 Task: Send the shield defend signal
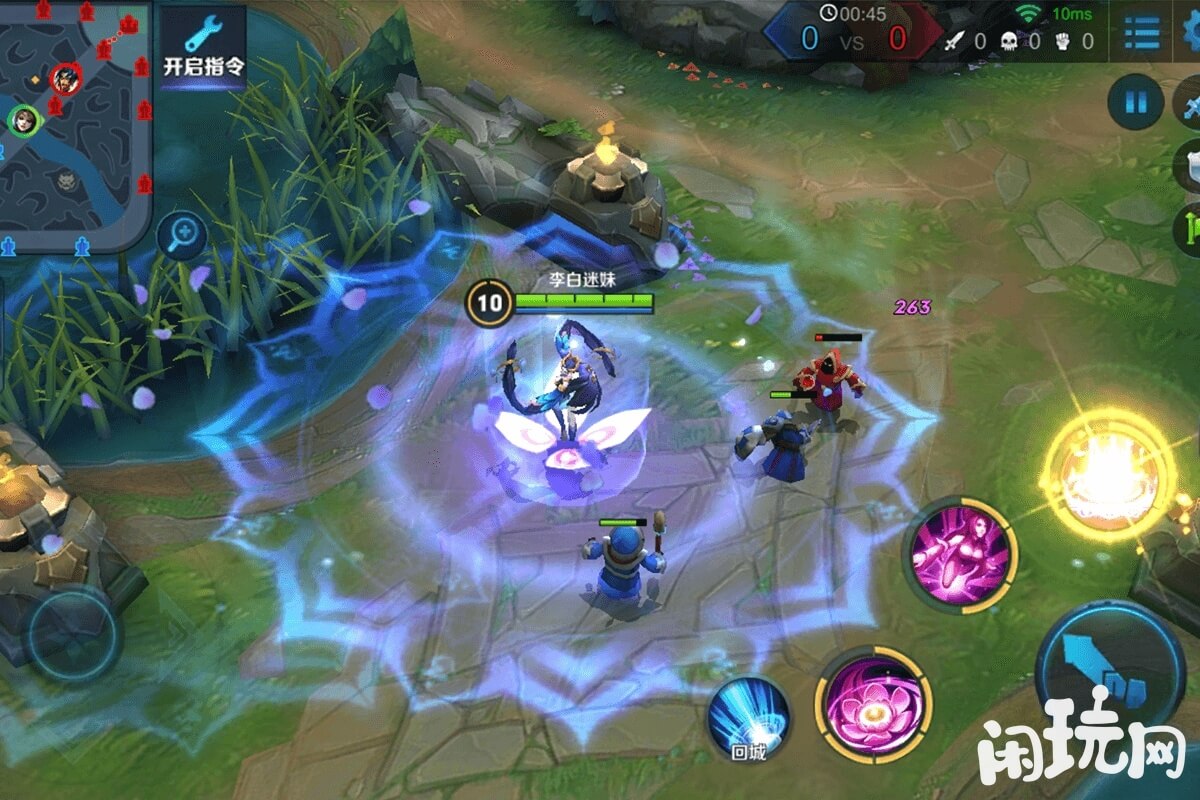pyautogui.click(x=1190, y=166)
